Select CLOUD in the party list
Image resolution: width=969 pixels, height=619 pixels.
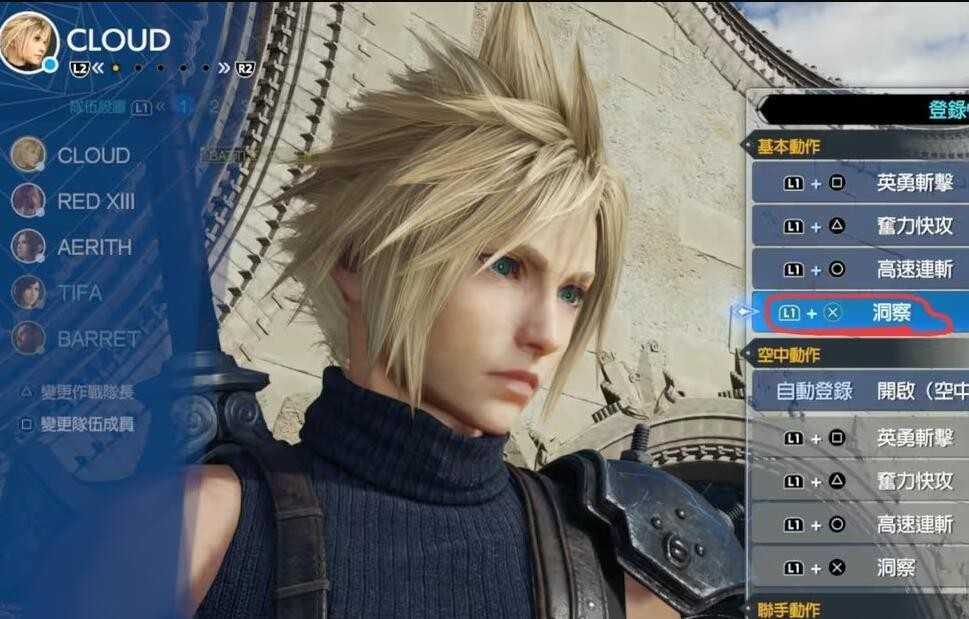pos(92,155)
